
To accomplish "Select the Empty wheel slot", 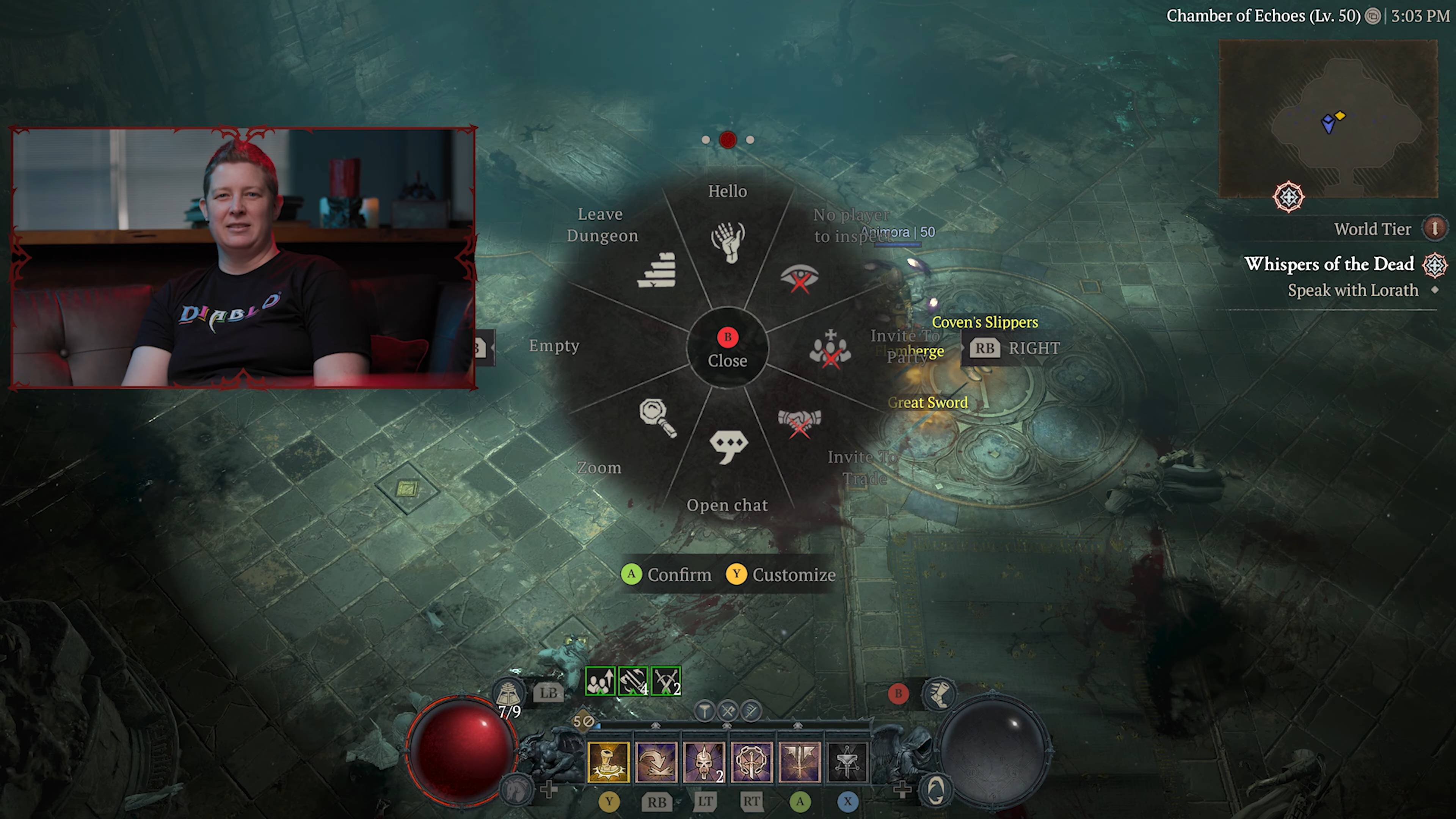I will coord(554,346).
